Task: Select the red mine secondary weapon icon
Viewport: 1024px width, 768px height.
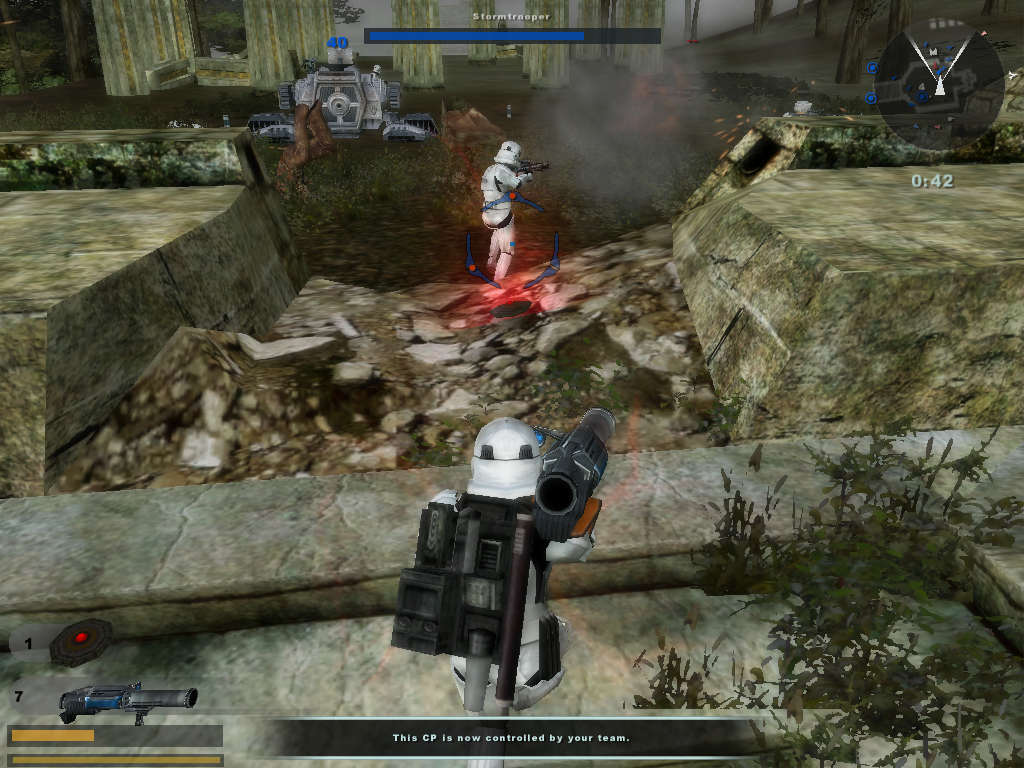Action: pyautogui.click(x=81, y=641)
